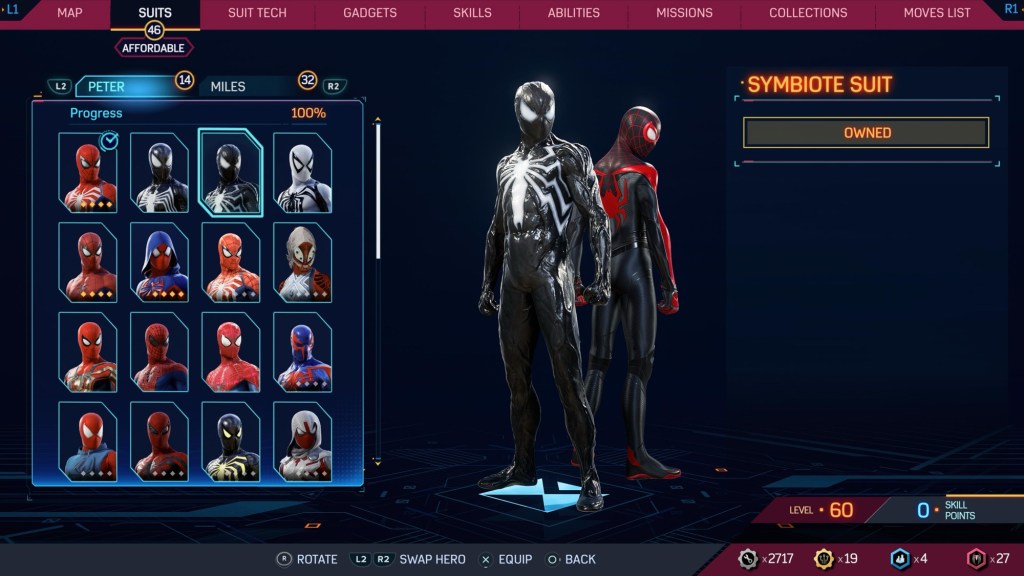Pick the white Anti-Venom suit thumbnail
Image resolution: width=1024 pixels, height=576 pixels.
point(303,173)
